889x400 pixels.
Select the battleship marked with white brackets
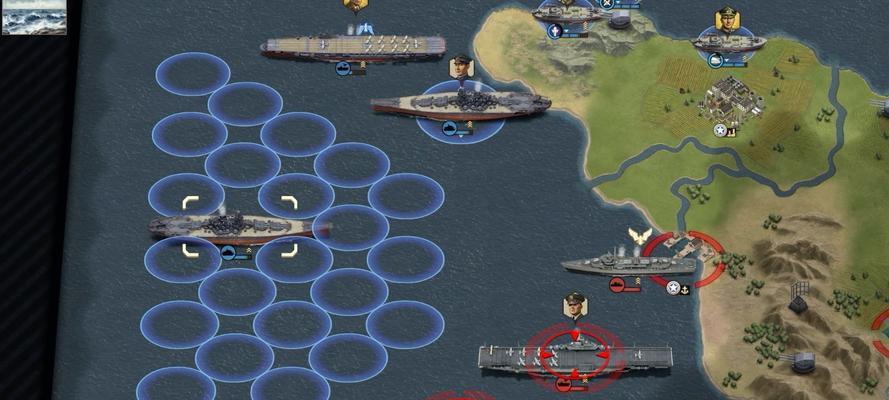[239, 227]
